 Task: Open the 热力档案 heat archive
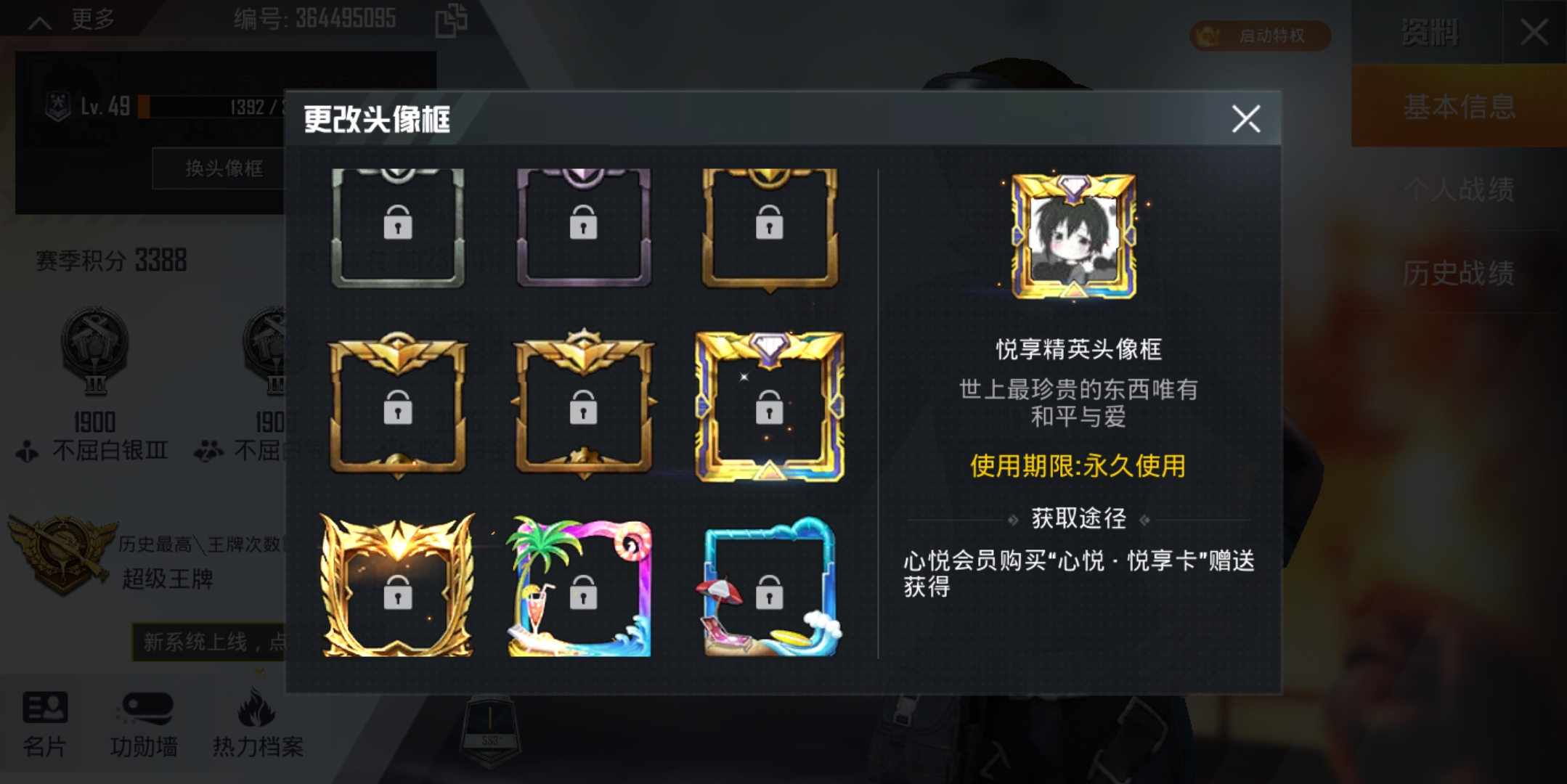pyautogui.click(x=259, y=726)
